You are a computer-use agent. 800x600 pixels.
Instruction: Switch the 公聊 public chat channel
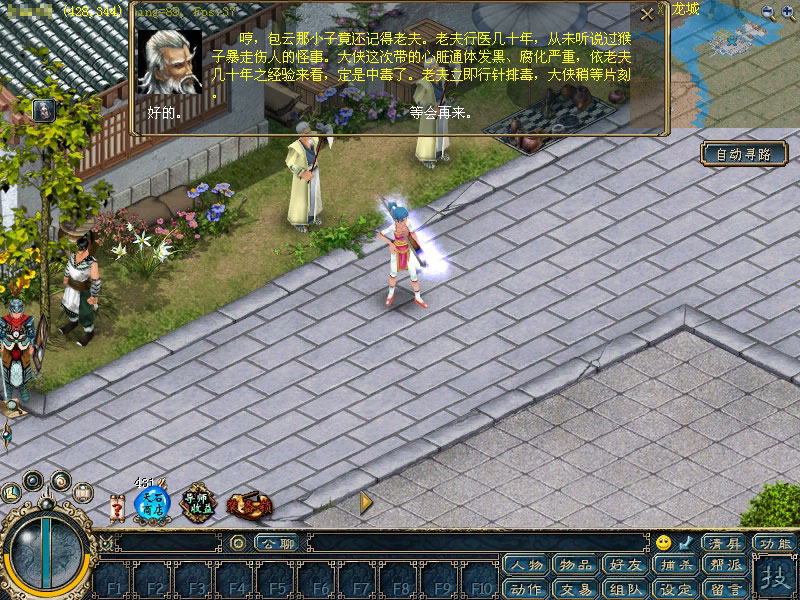coord(275,543)
